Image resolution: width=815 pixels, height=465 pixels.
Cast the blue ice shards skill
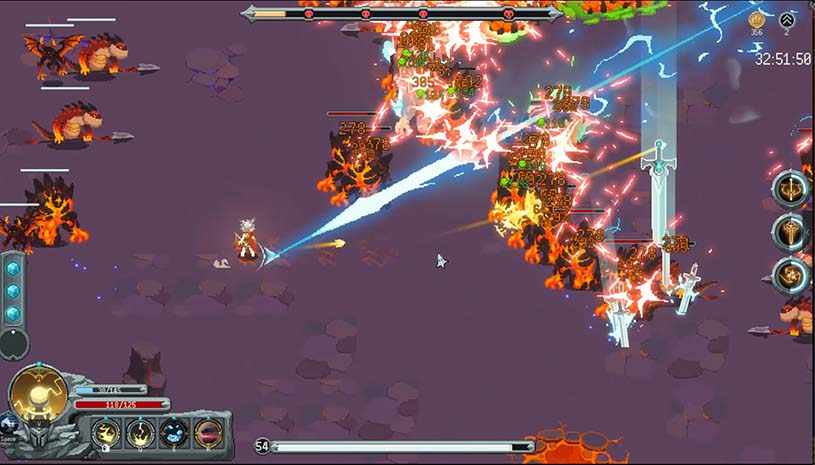pos(174,433)
